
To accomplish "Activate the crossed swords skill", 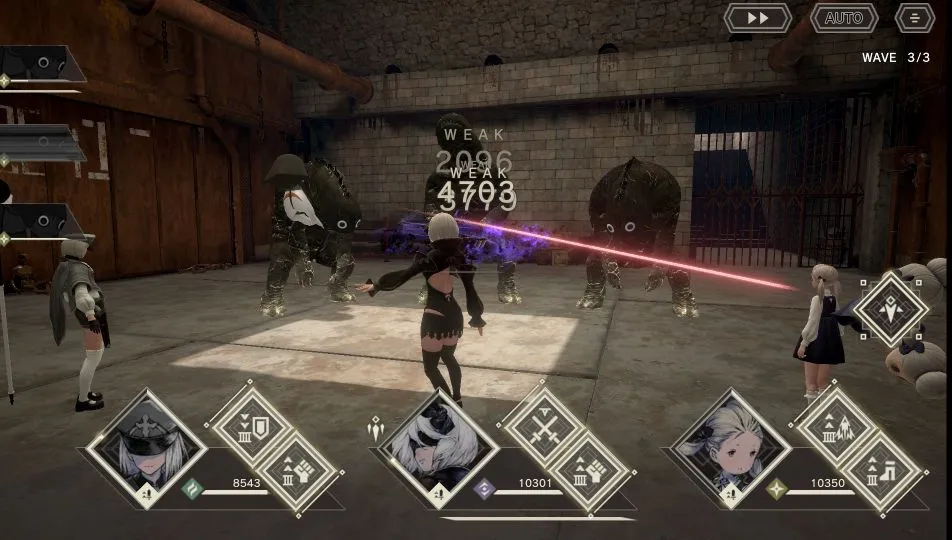I will (x=541, y=421).
